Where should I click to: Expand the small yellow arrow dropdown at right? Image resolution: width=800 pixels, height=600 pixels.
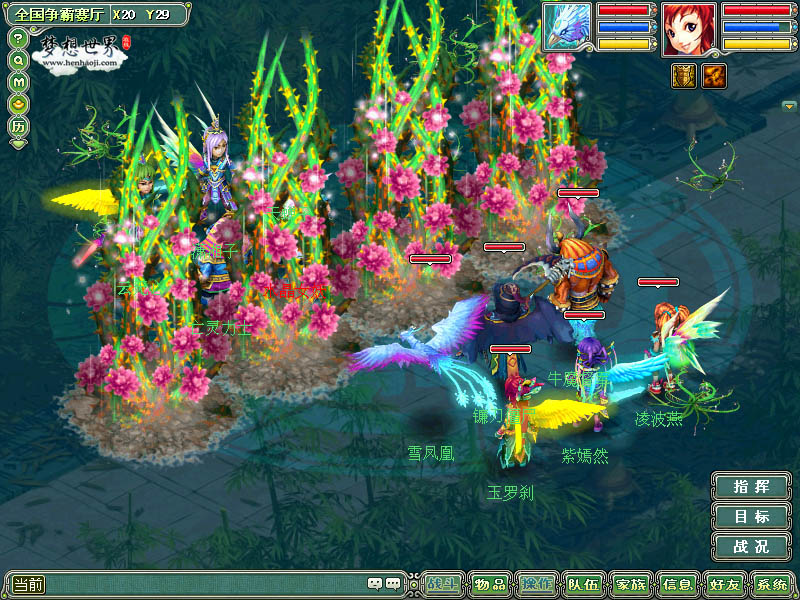(x=789, y=105)
